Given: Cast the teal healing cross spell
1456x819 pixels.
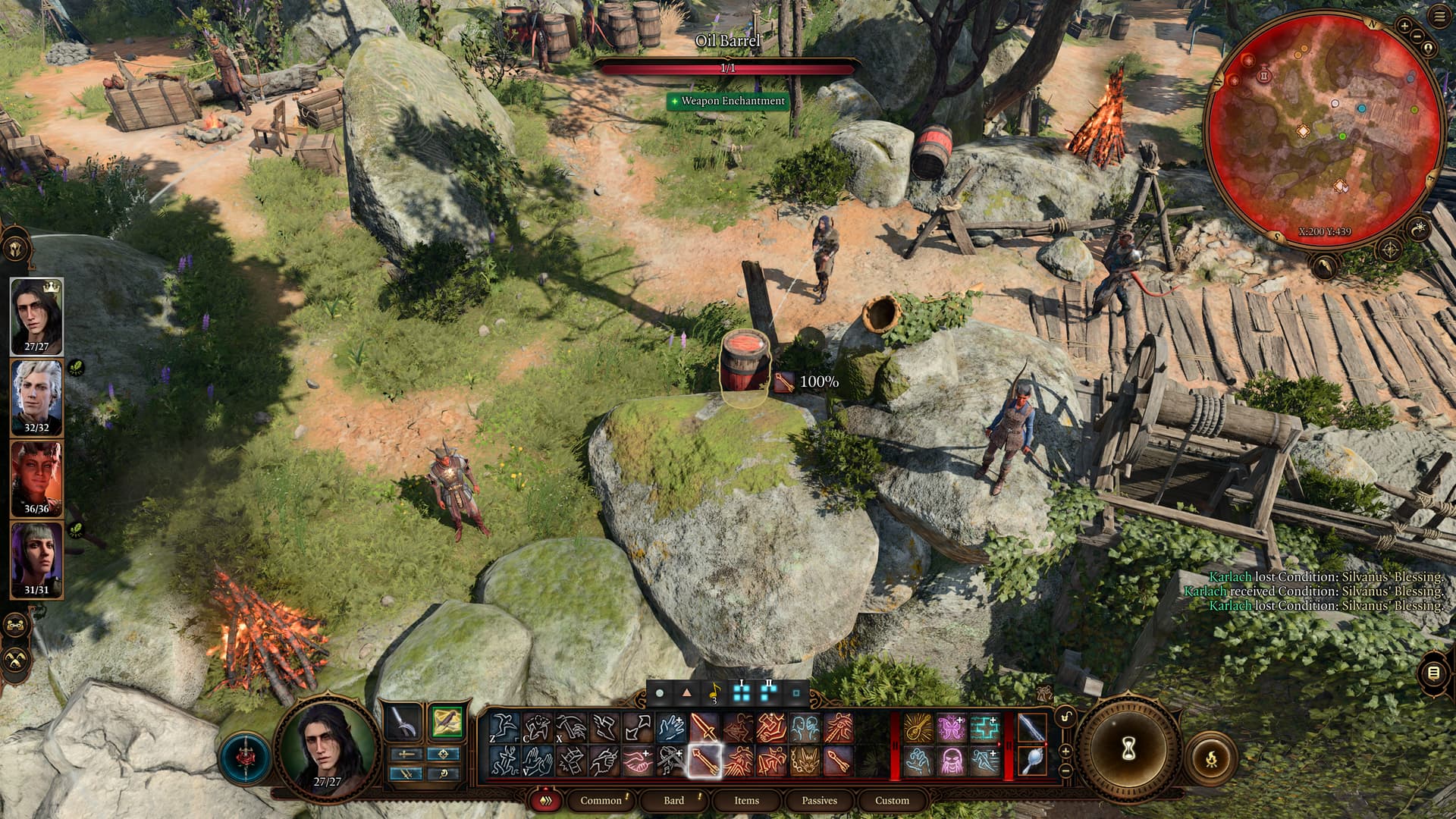Looking at the screenshot, I should [984, 728].
